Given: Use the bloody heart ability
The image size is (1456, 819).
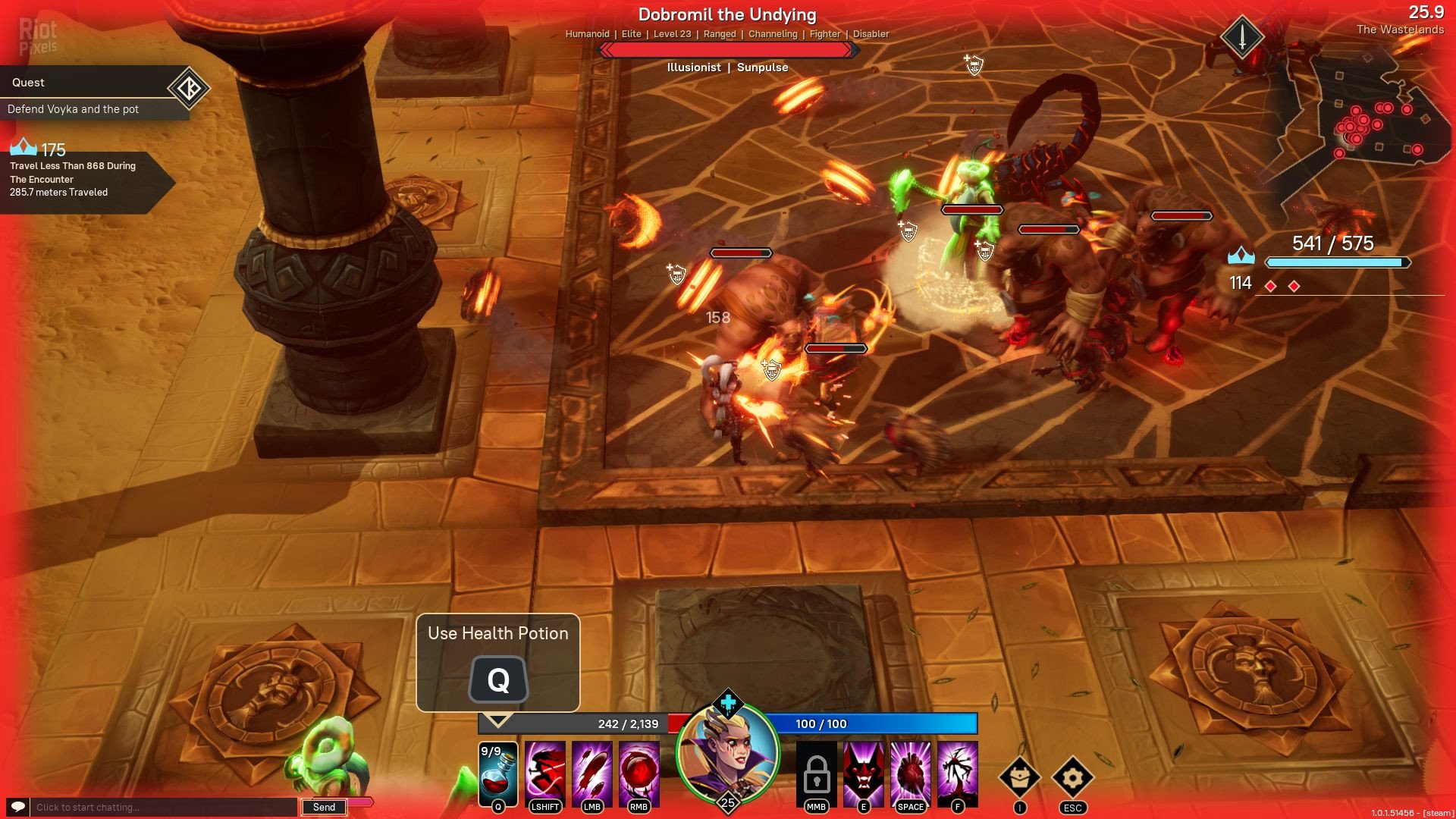Looking at the screenshot, I should 911,774.
